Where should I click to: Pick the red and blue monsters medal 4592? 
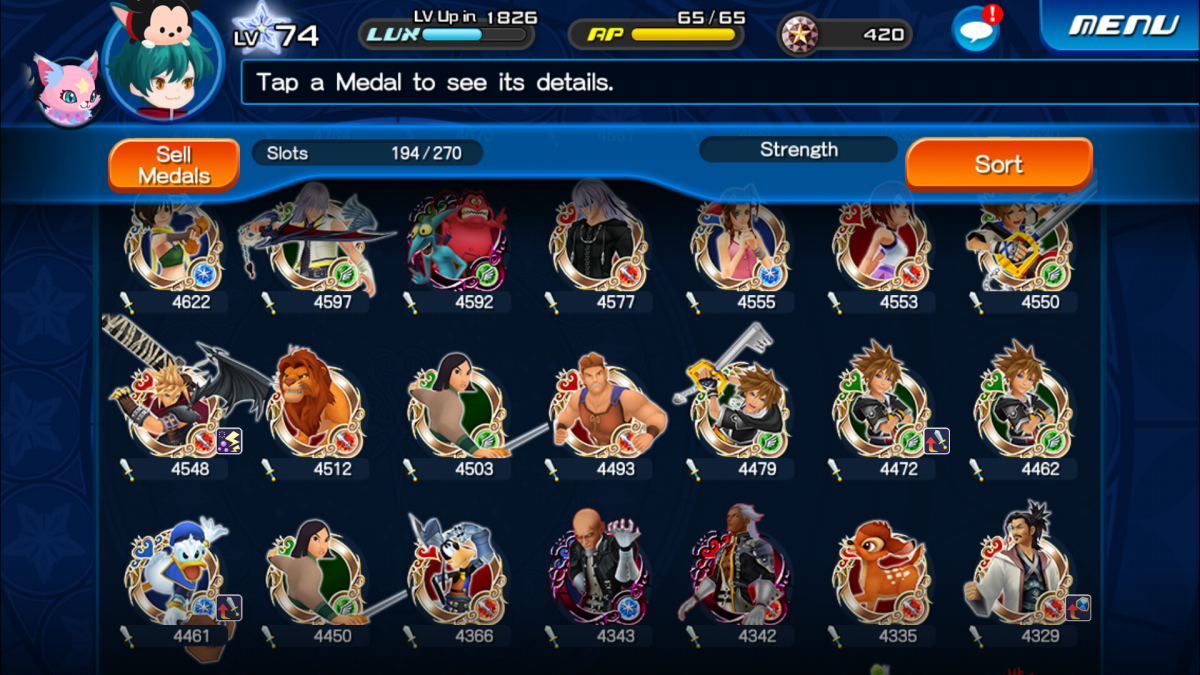click(457, 245)
